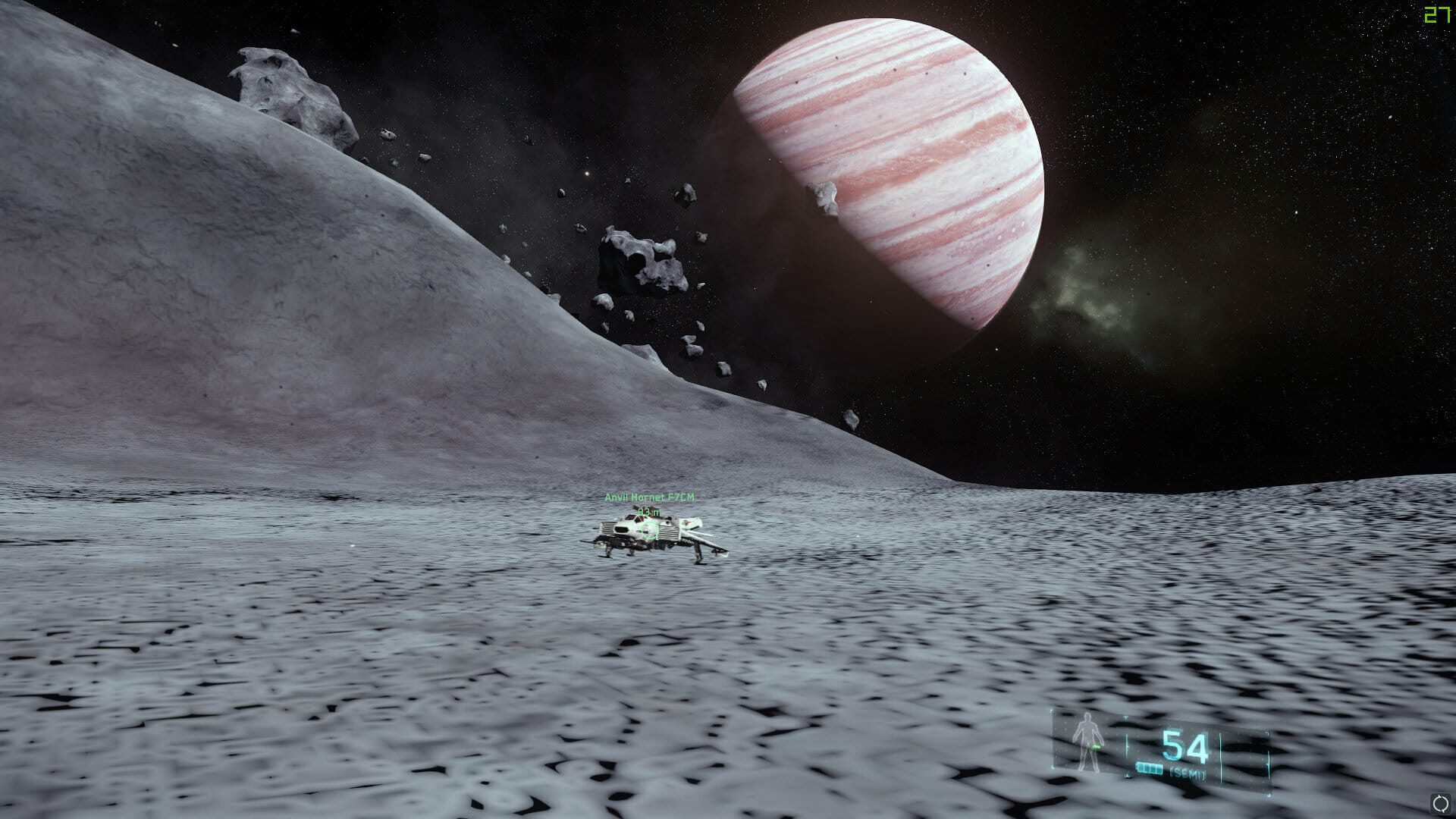Select the body status figure icon
1456x819 pixels.
tap(1088, 742)
